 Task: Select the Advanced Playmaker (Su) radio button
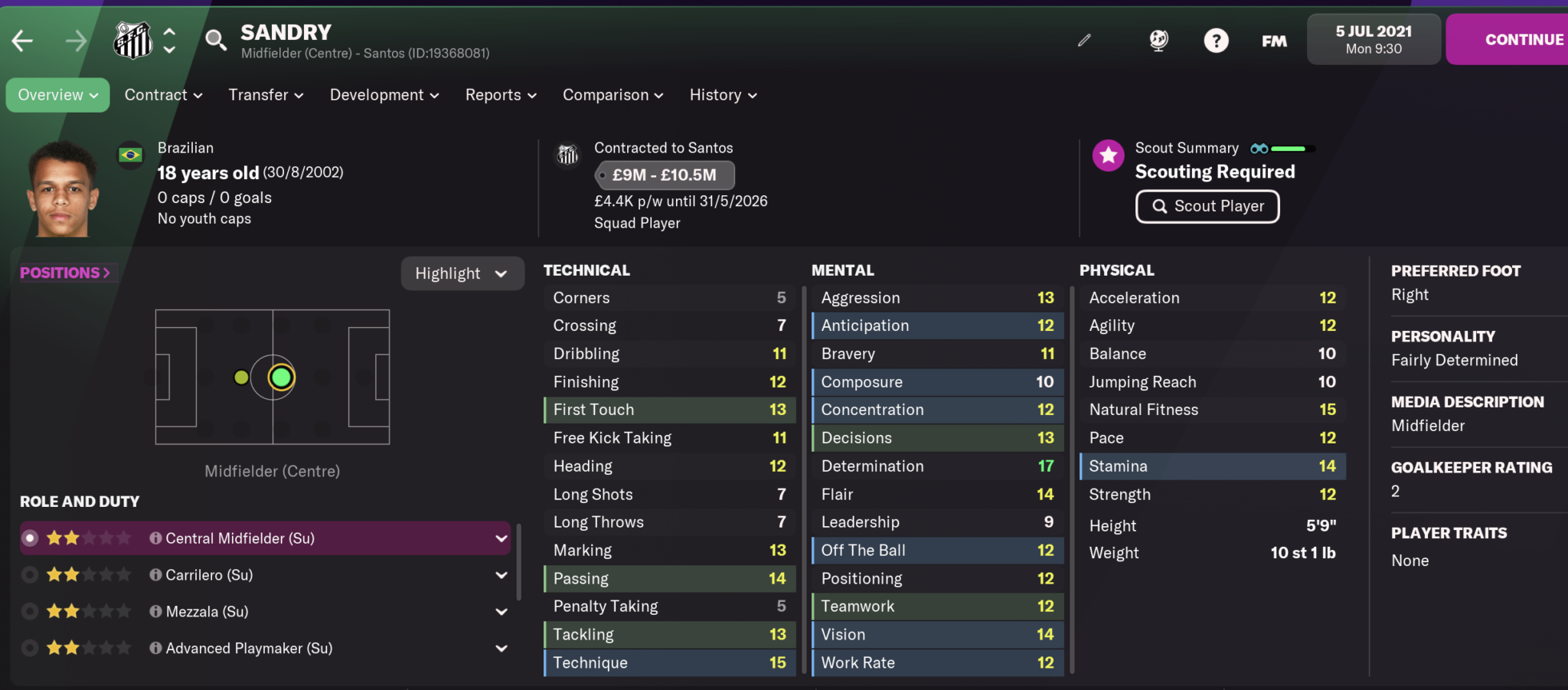coord(30,648)
